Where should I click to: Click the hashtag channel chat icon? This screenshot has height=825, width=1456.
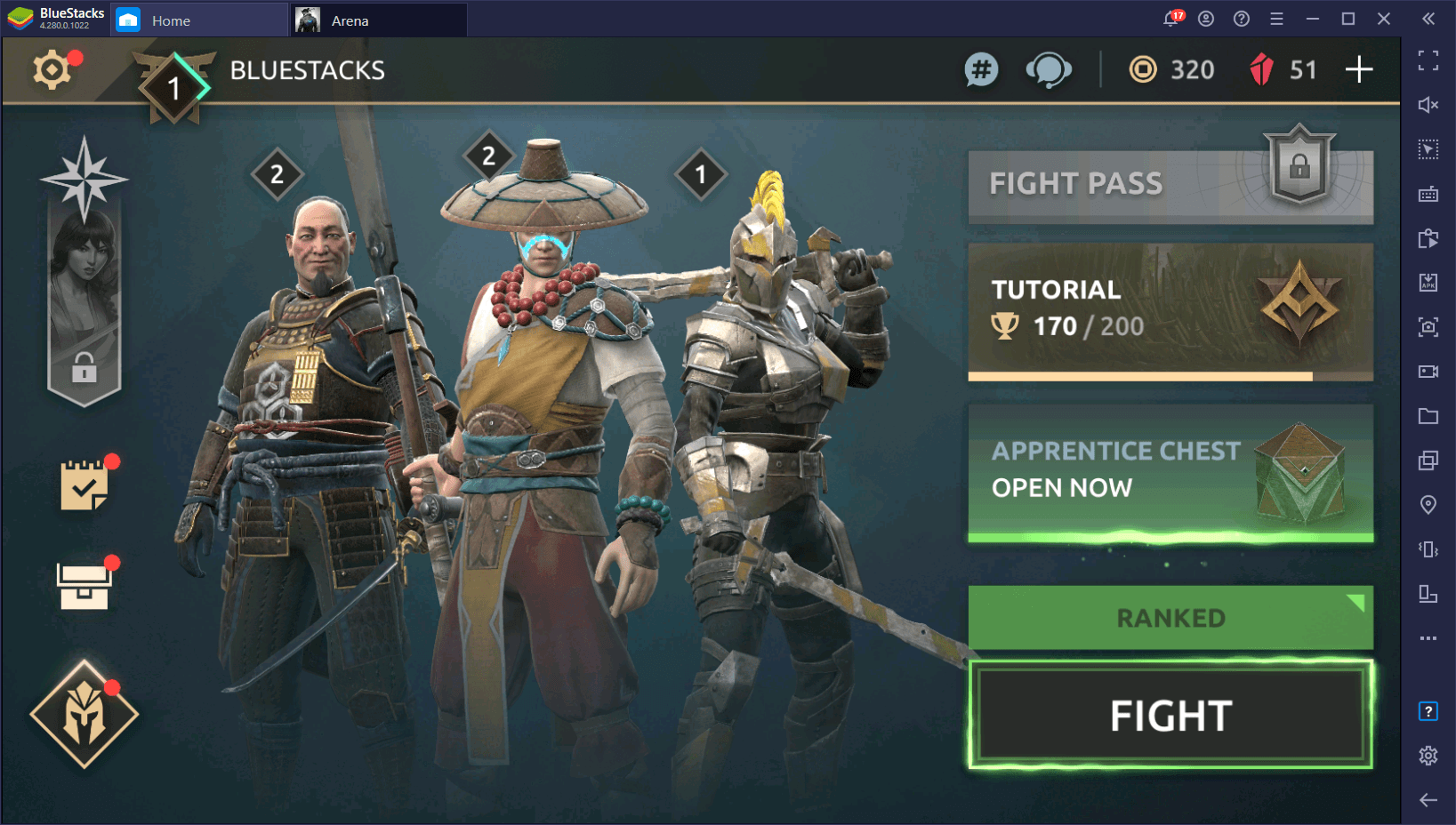coord(981,69)
